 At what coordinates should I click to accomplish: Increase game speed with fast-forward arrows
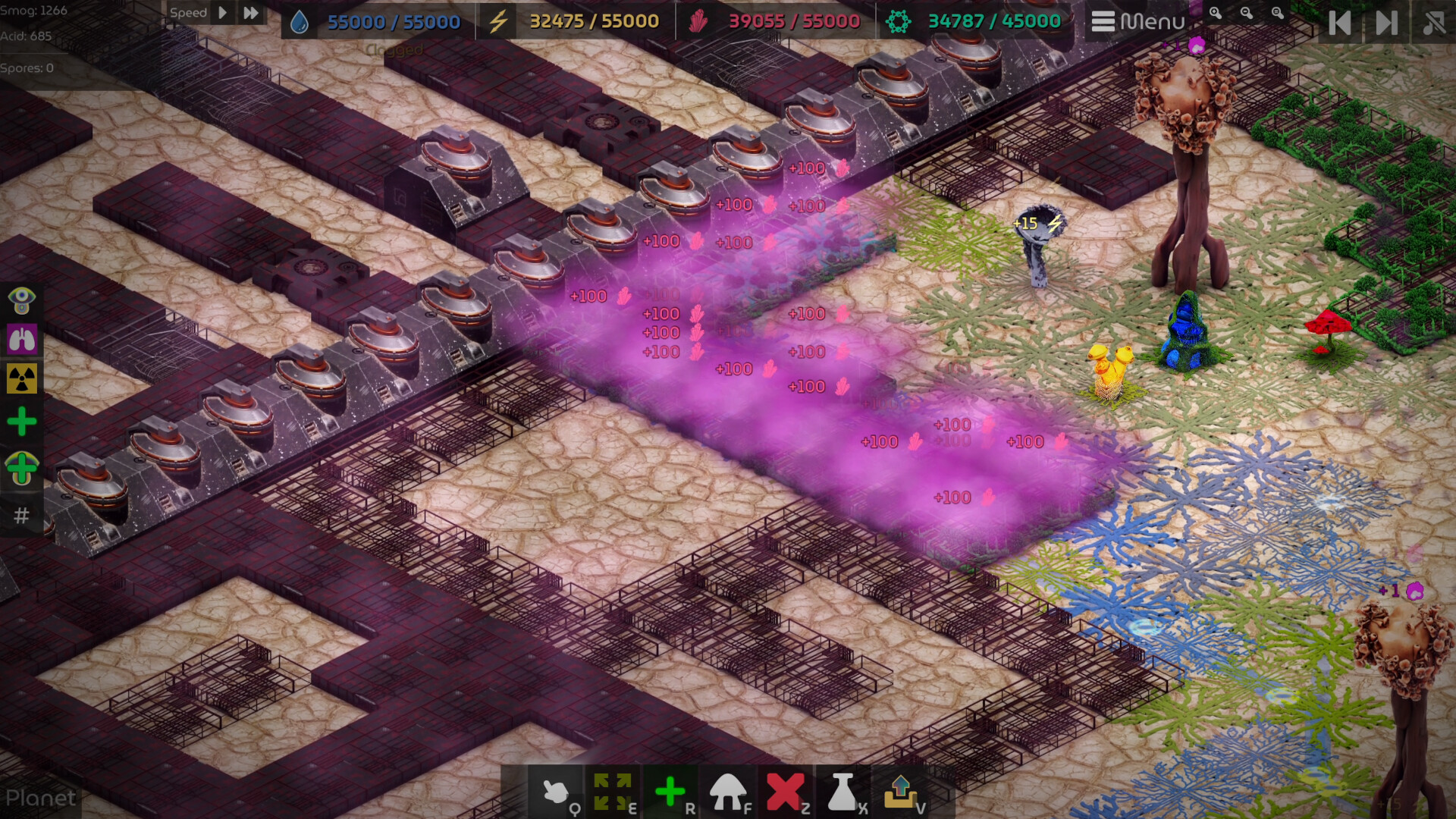251,12
